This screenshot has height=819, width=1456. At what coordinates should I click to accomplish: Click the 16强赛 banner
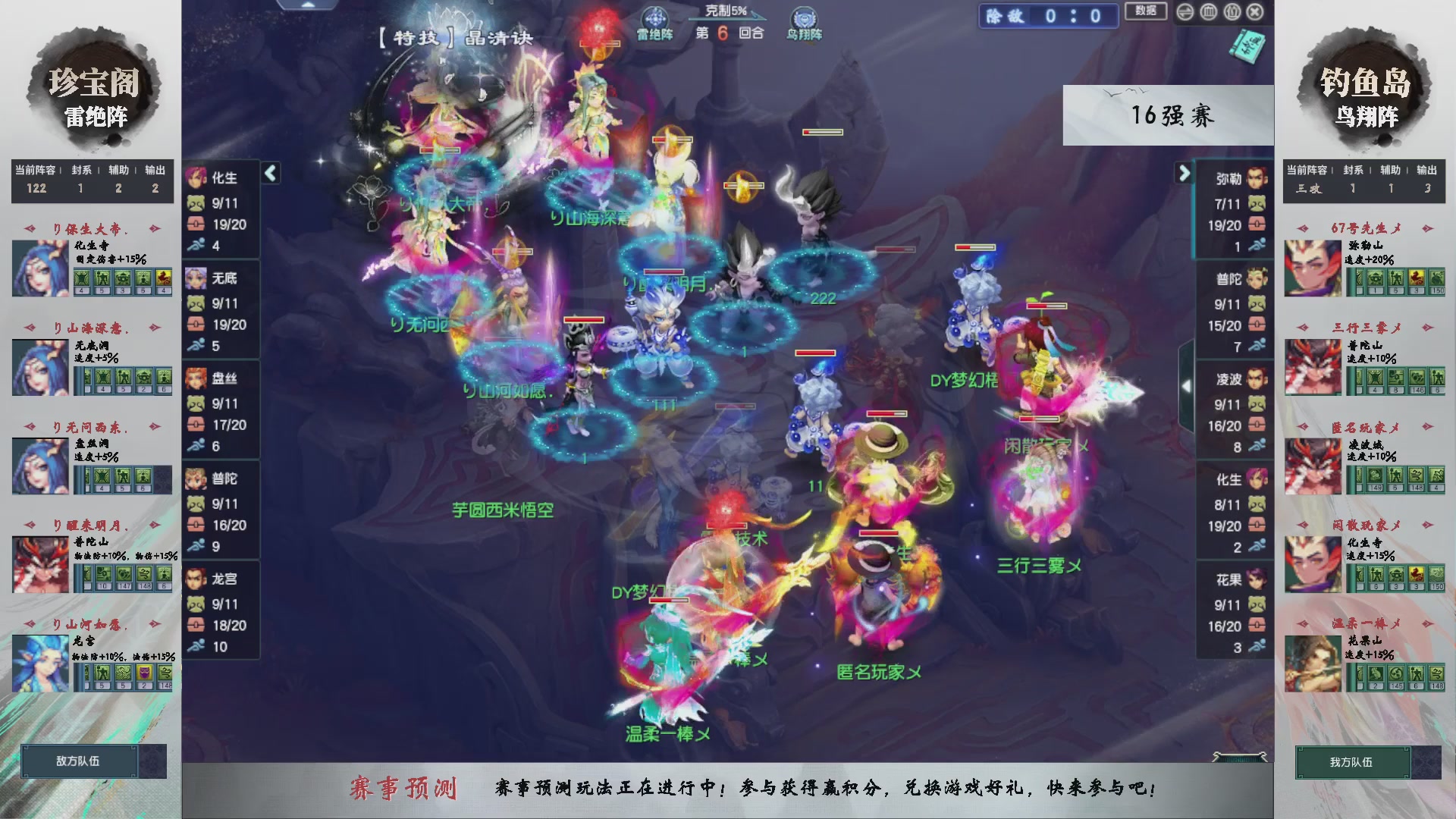1172,115
